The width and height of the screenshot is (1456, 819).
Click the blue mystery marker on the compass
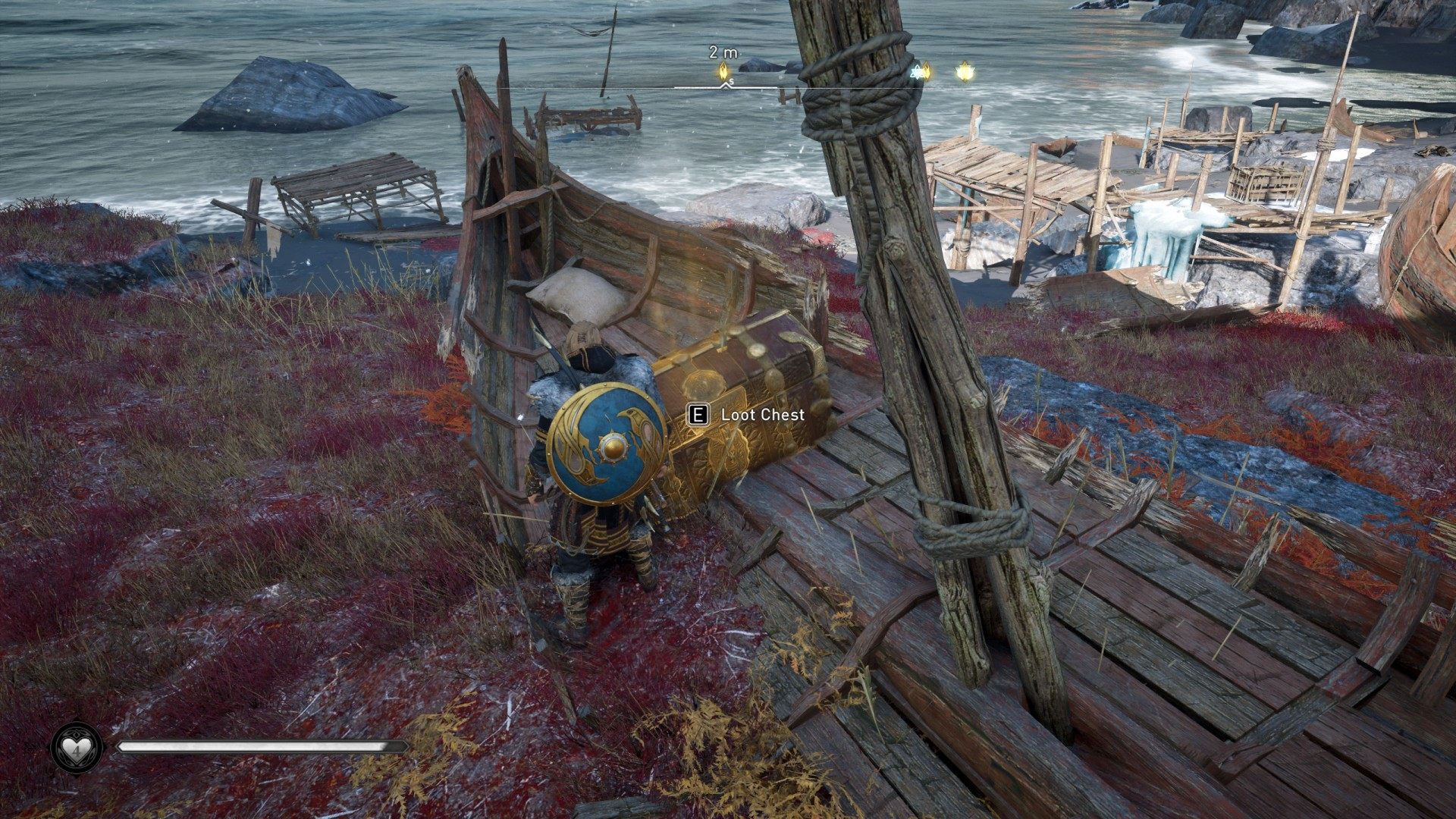[x=917, y=72]
